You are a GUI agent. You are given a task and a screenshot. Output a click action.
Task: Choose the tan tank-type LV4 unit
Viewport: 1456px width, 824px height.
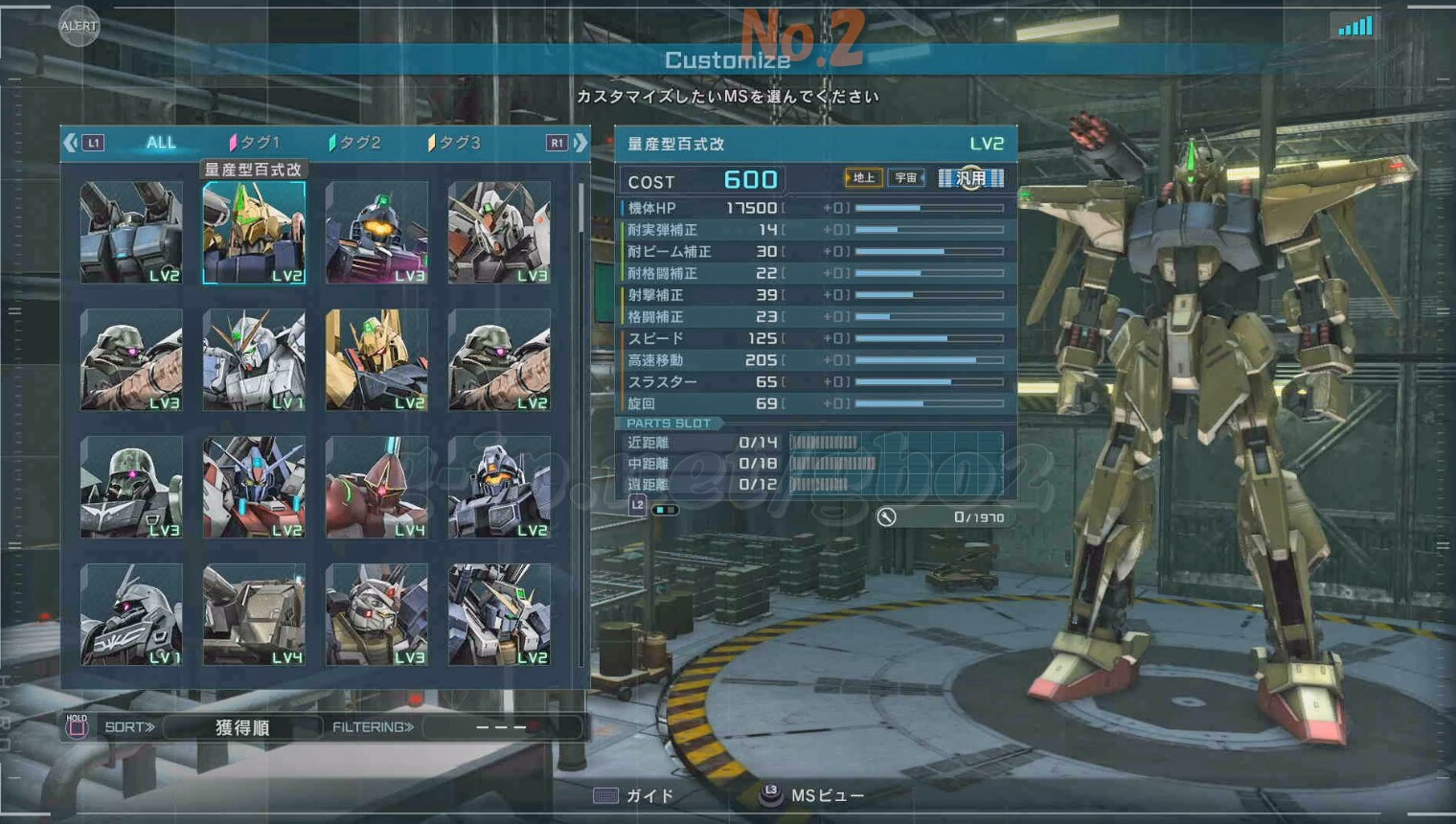254,615
